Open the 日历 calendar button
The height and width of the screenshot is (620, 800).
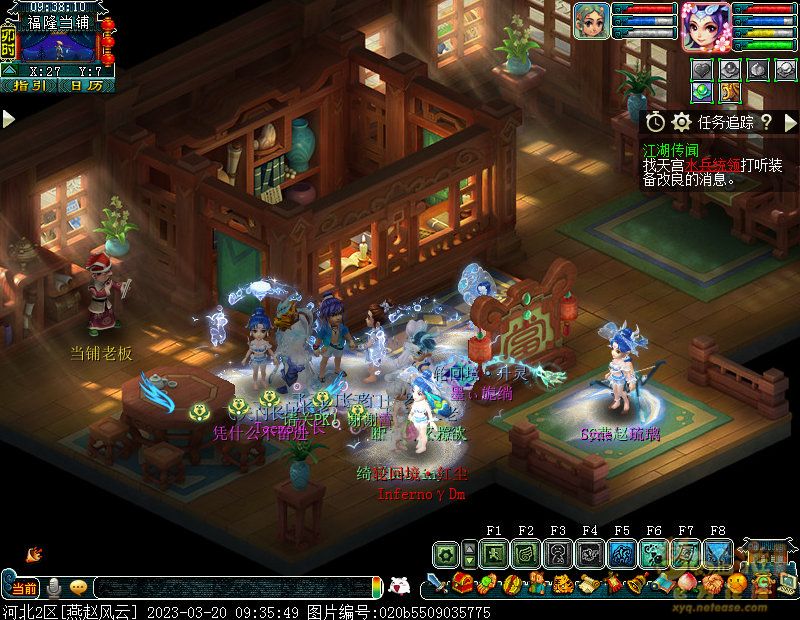87,86
